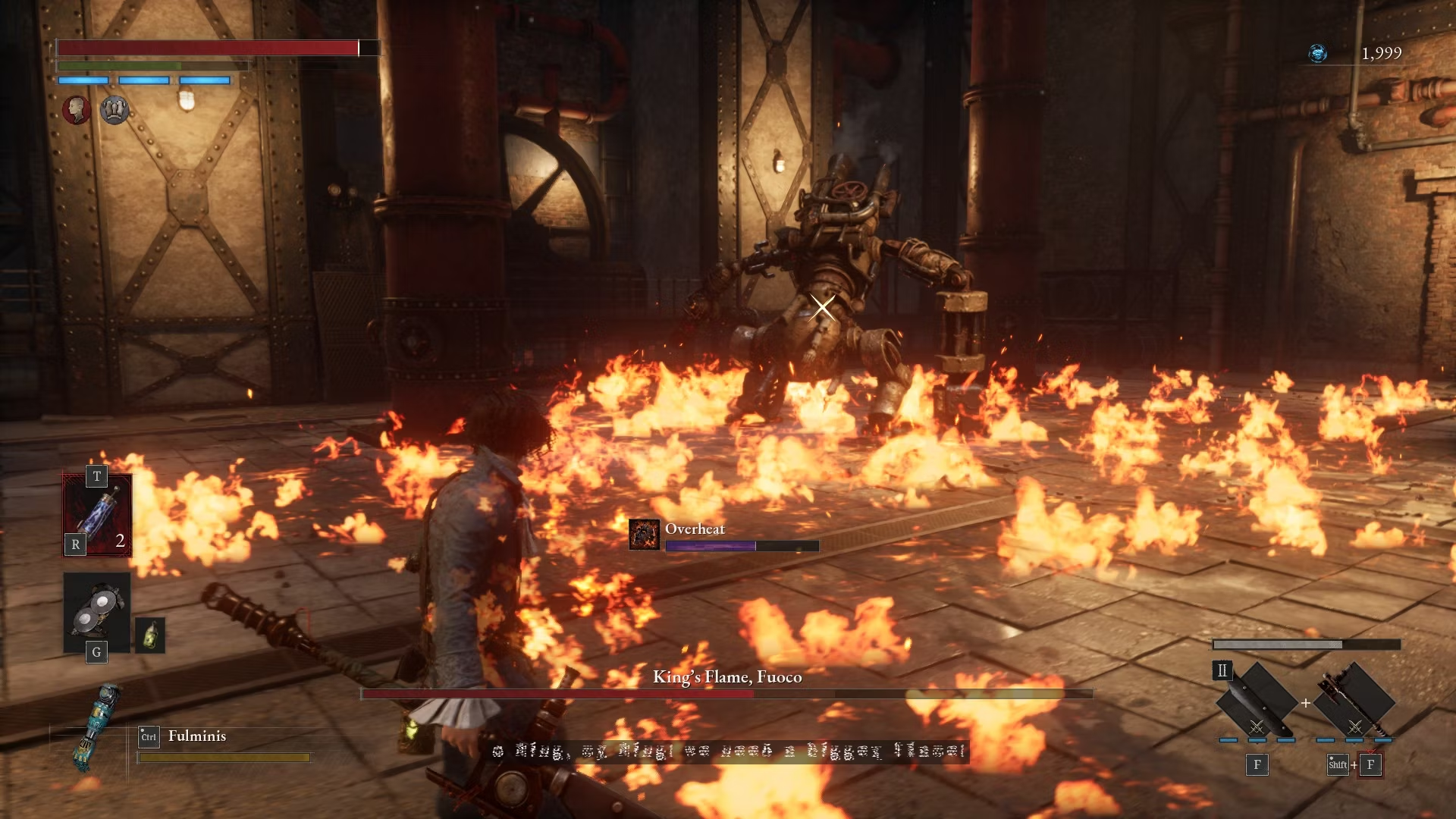Click the small yellow bottle item icon
The image size is (1456, 819).
coord(150,635)
